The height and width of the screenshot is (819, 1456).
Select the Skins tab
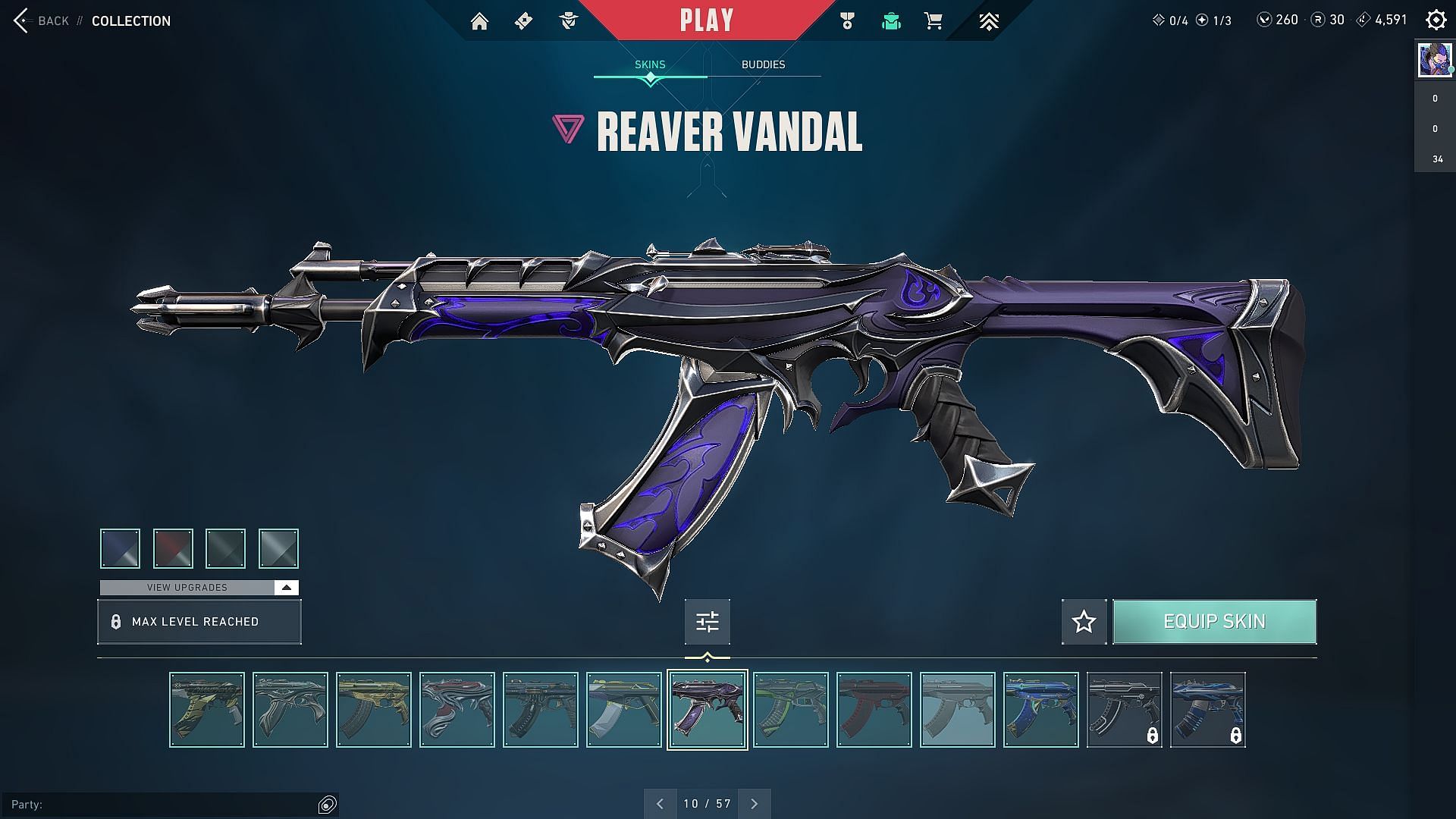pos(650,64)
